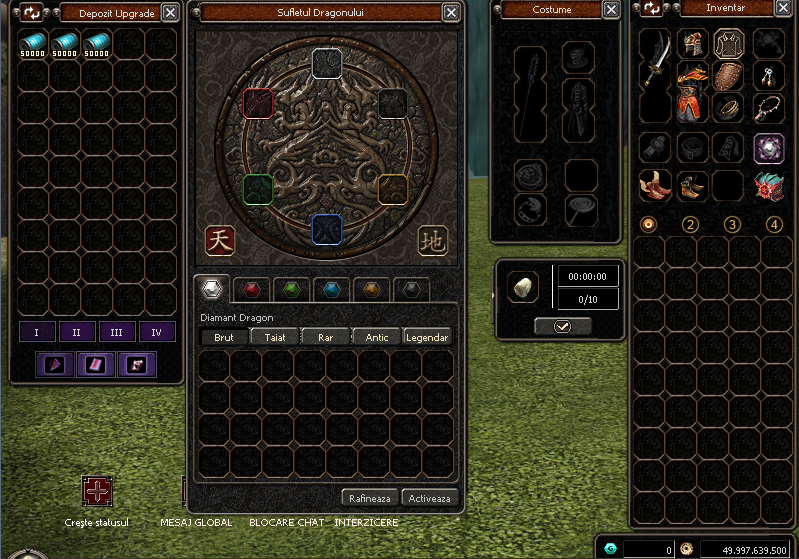Switch to the green dragon stone tab
The width and height of the screenshot is (799, 559).
(x=292, y=290)
